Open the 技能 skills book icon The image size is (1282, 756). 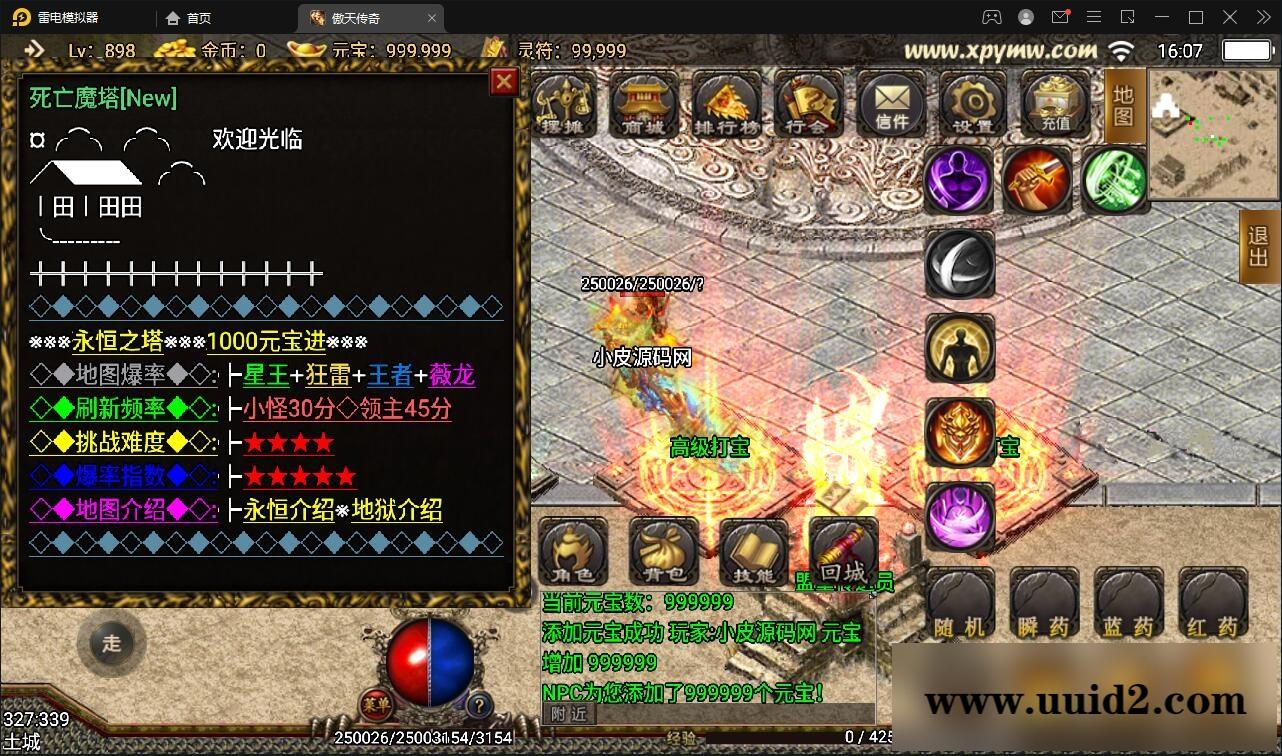pos(753,551)
